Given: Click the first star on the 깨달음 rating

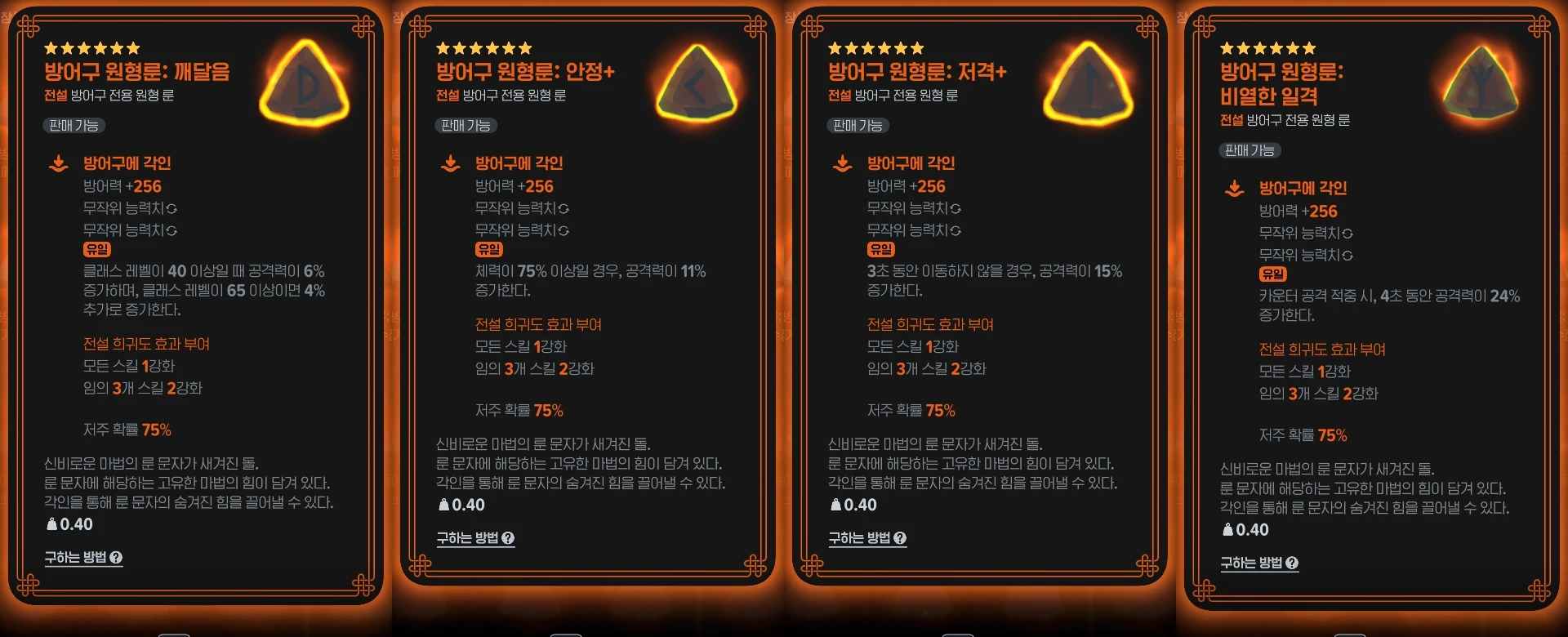Looking at the screenshot, I should [x=51, y=47].
